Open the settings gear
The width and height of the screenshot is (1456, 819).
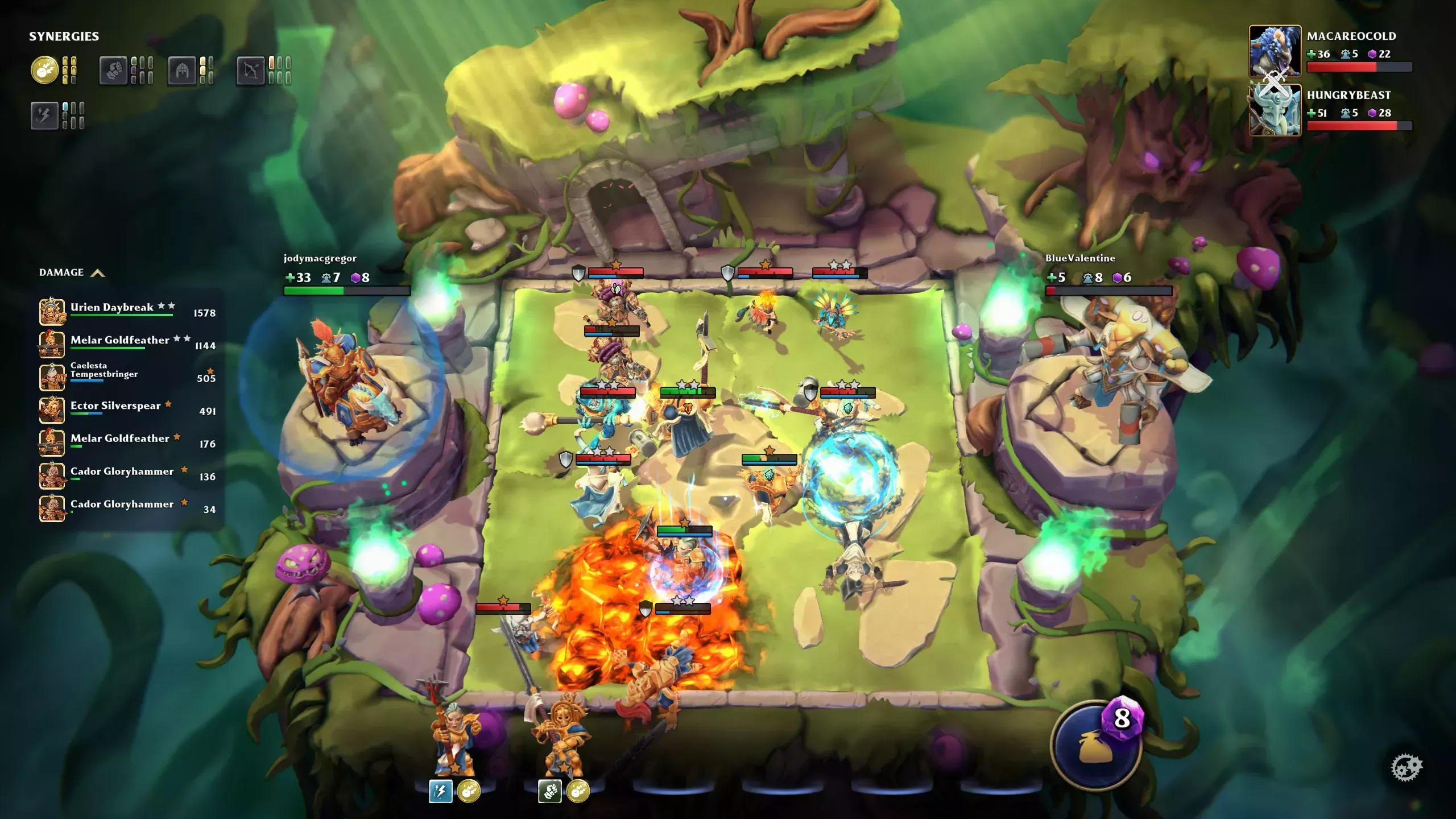click(1406, 768)
